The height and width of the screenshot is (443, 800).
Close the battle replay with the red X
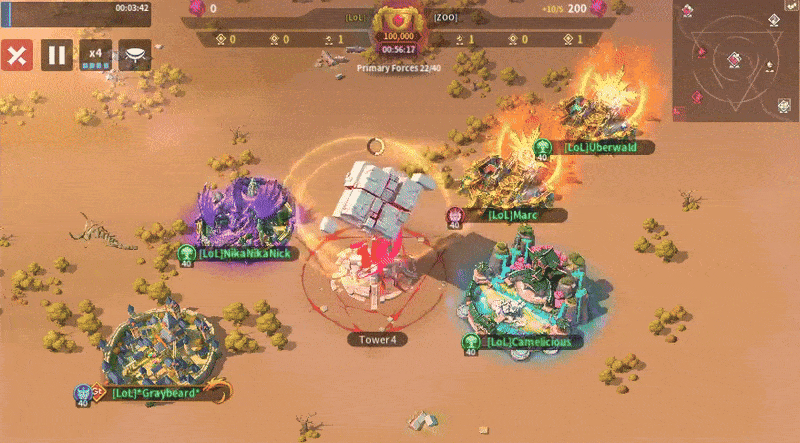(15, 55)
